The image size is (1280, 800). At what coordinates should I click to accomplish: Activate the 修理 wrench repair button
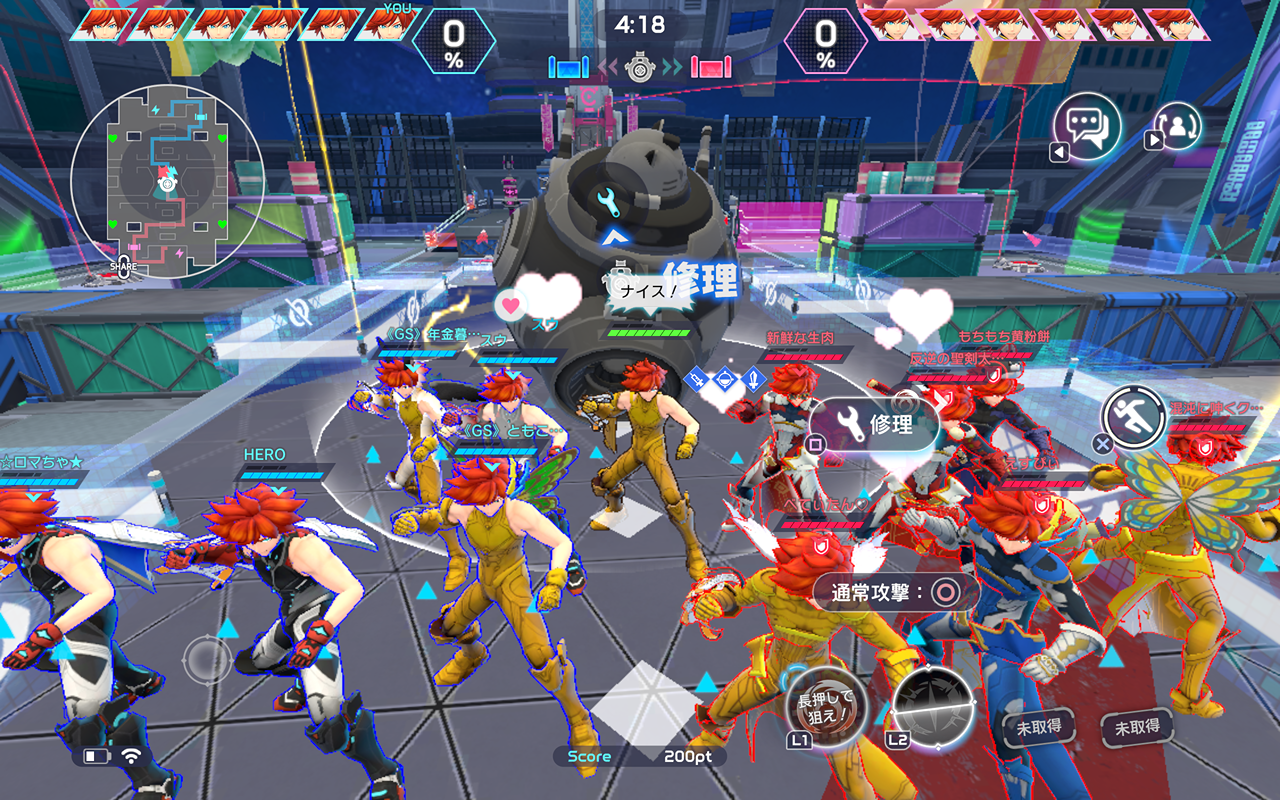coord(875,425)
